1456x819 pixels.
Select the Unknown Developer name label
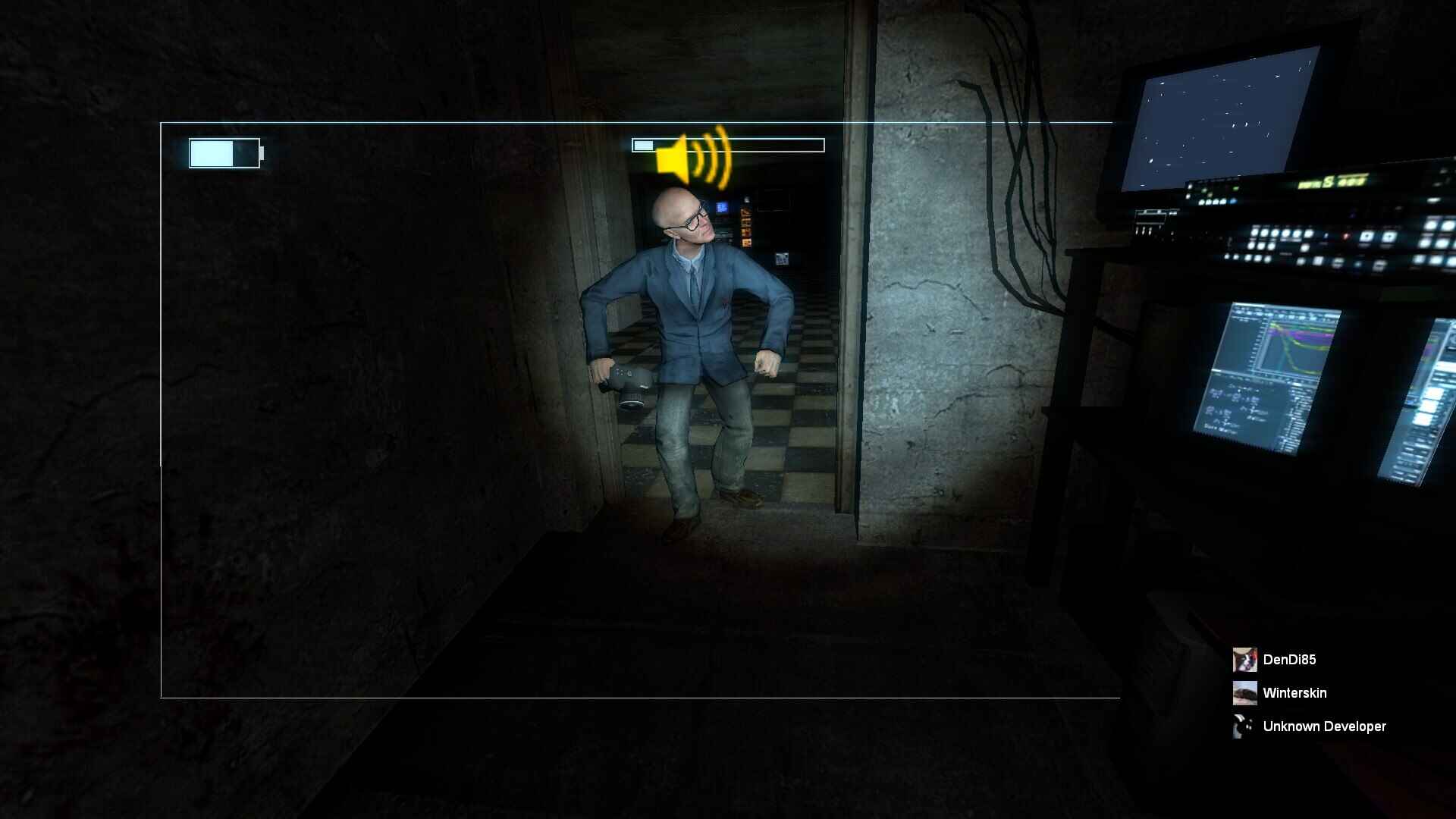[1323, 726]
